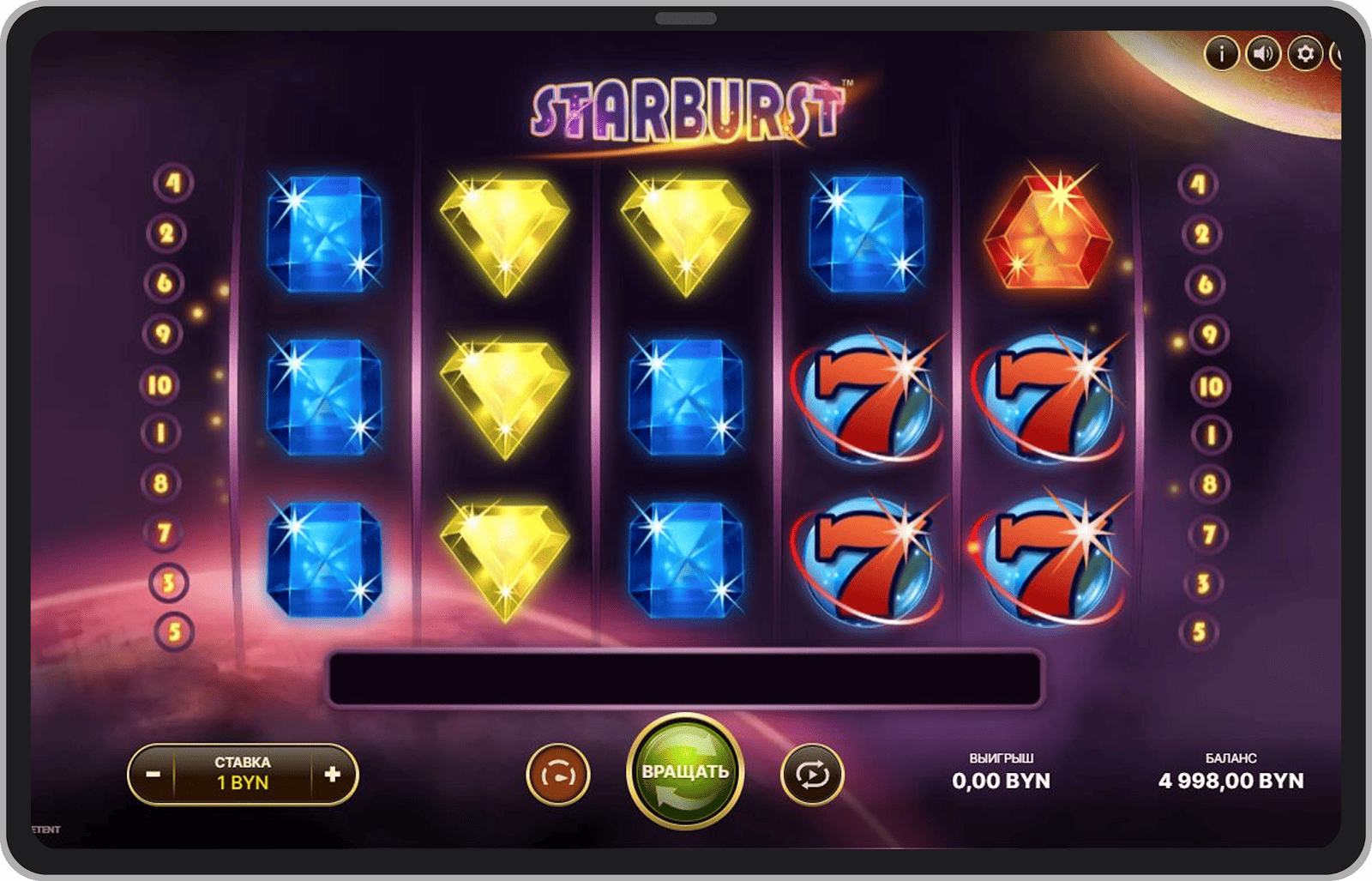Open the game settings gear
This screenshot has width=1372, height=881.
(x=1304, y=51)
